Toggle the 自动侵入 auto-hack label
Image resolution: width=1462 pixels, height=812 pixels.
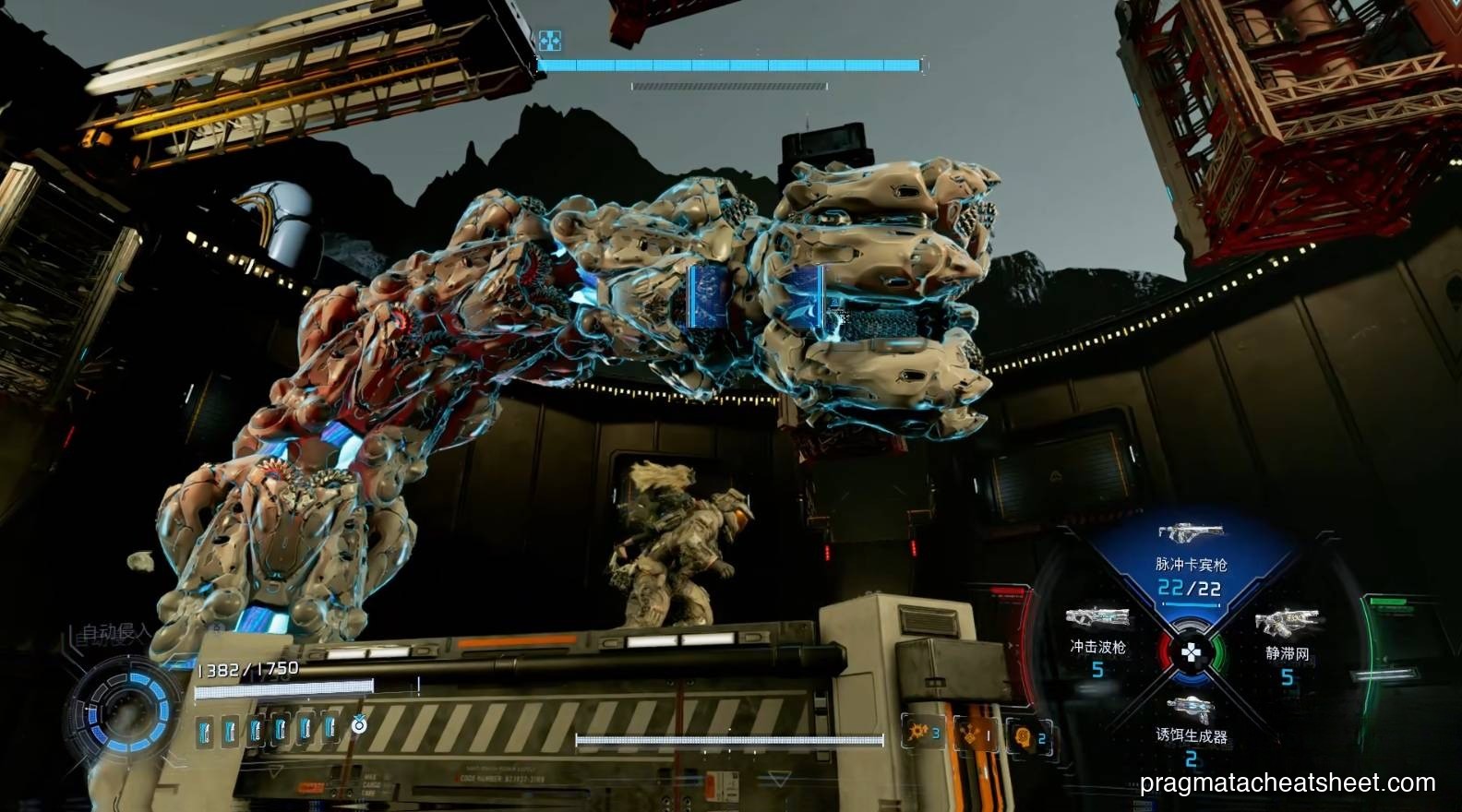click(115, 633)
